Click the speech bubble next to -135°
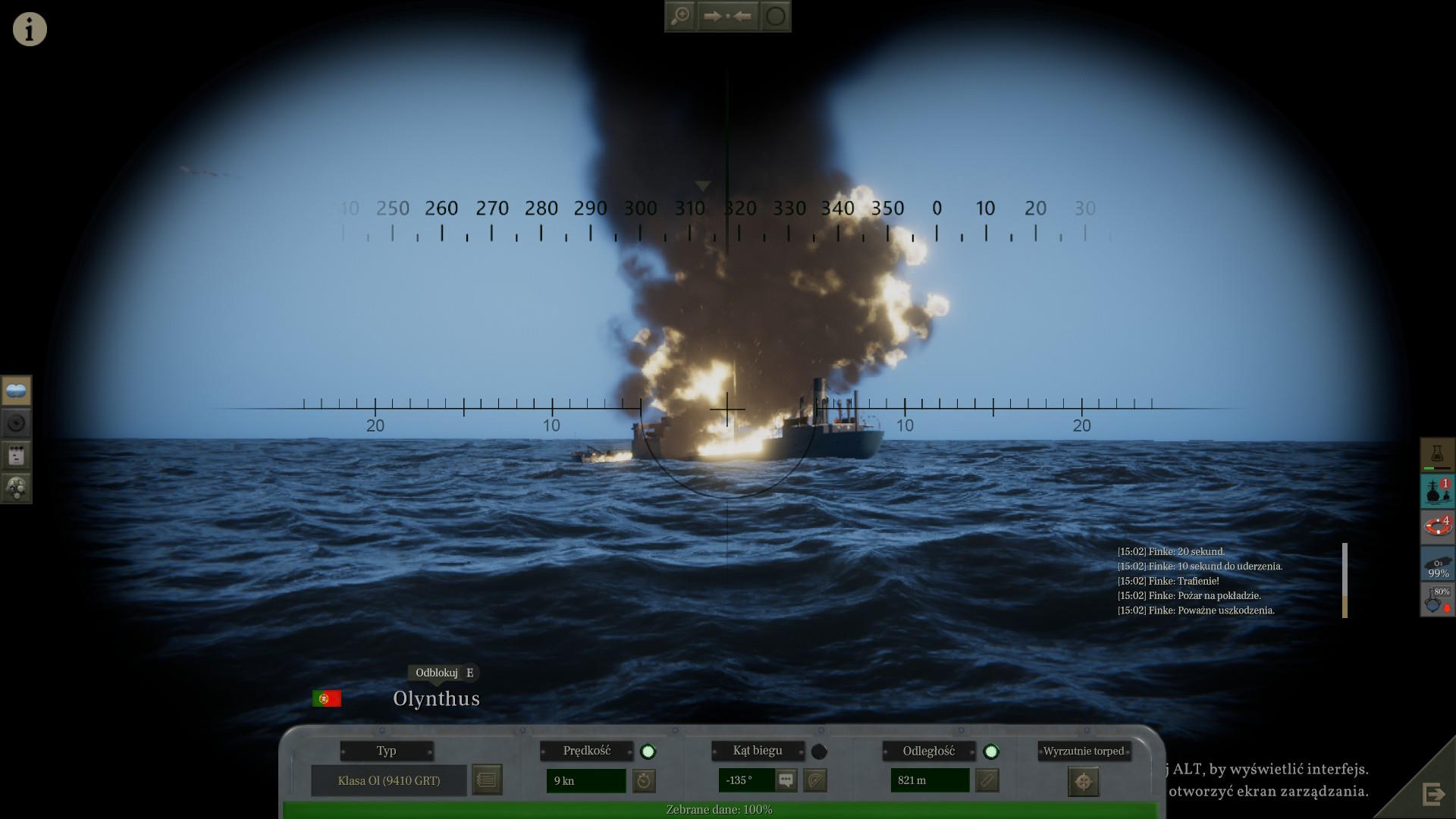 pyautogui.click(x=786, y=780)
